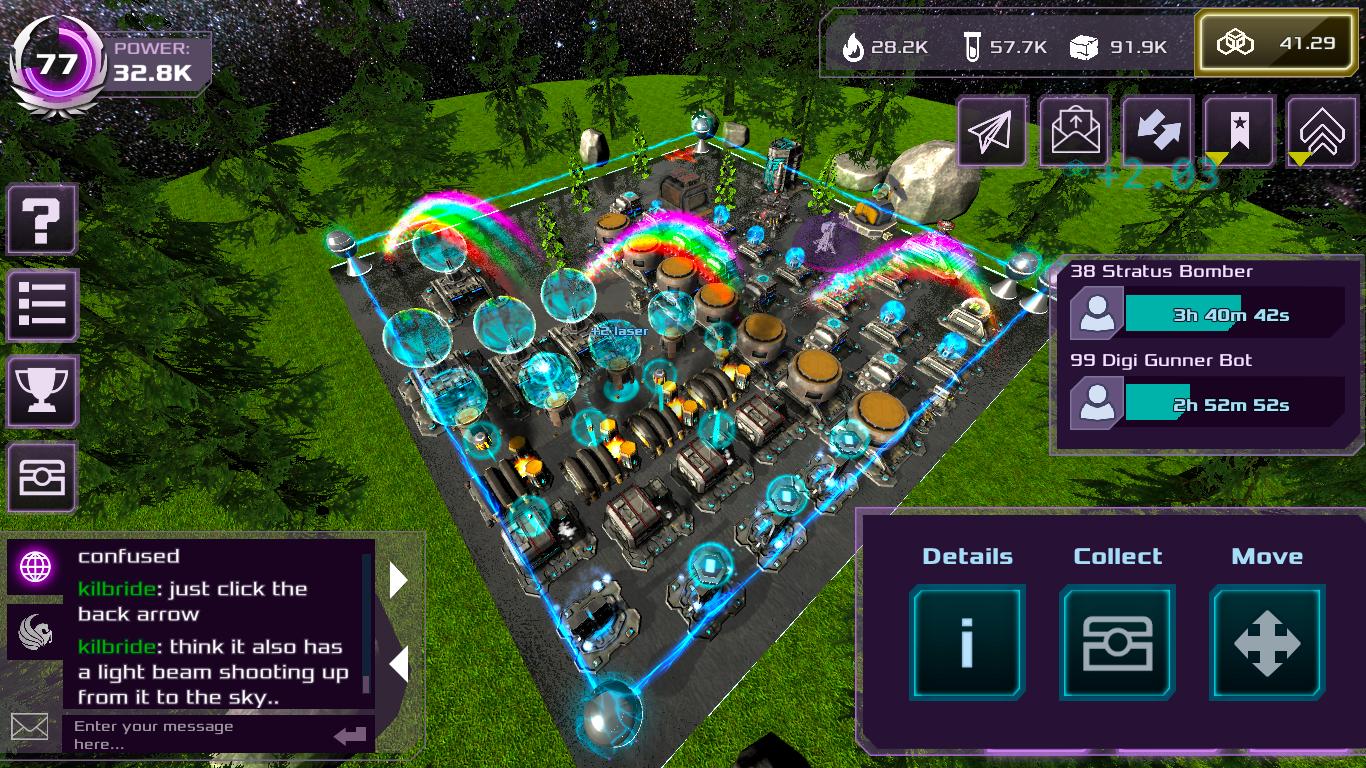Open the question mark help menu
Viewport: 1366px width, 768px height.
(42, 219)
